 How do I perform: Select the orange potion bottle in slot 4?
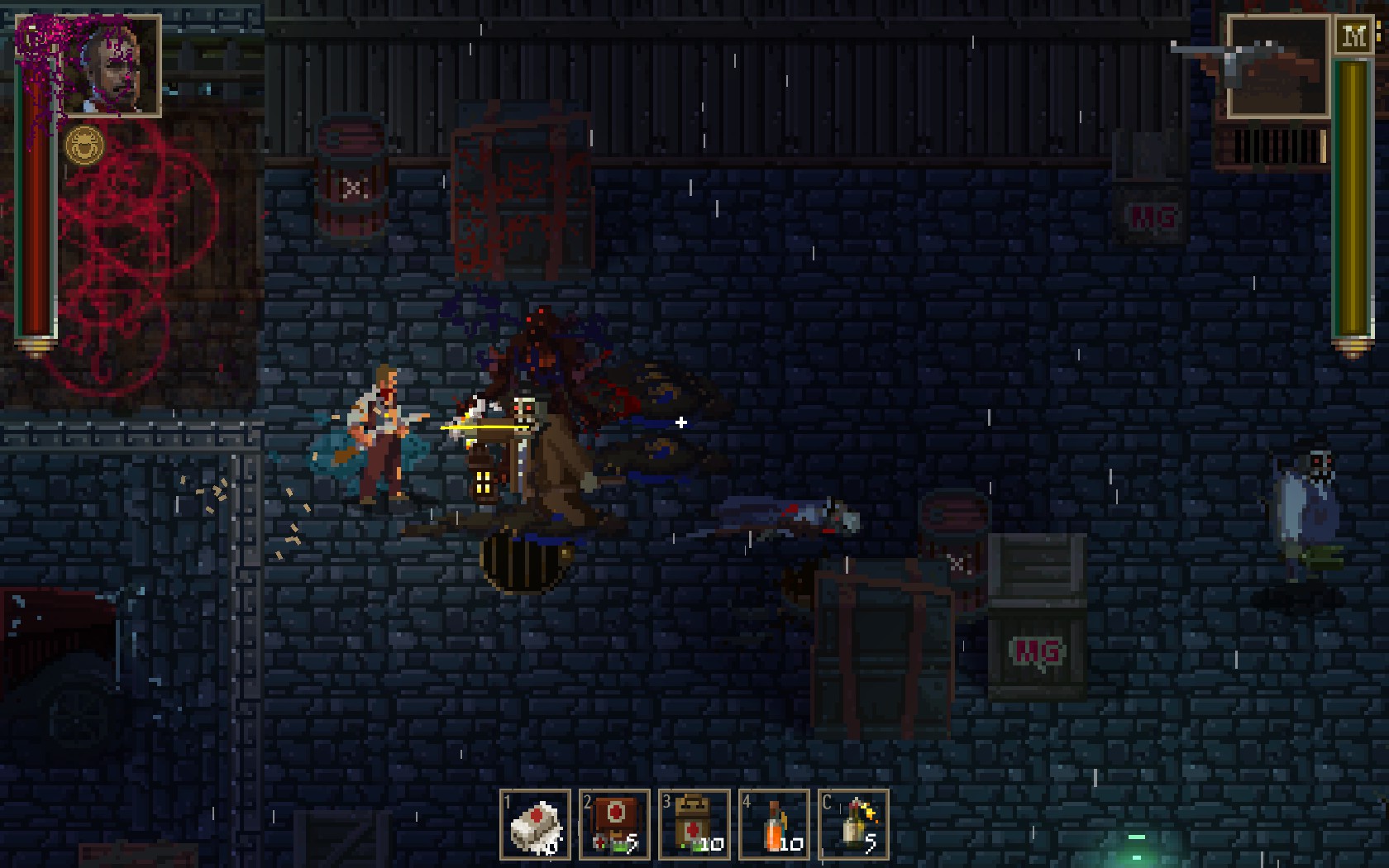pyautogui.click(x=774, y=825)
